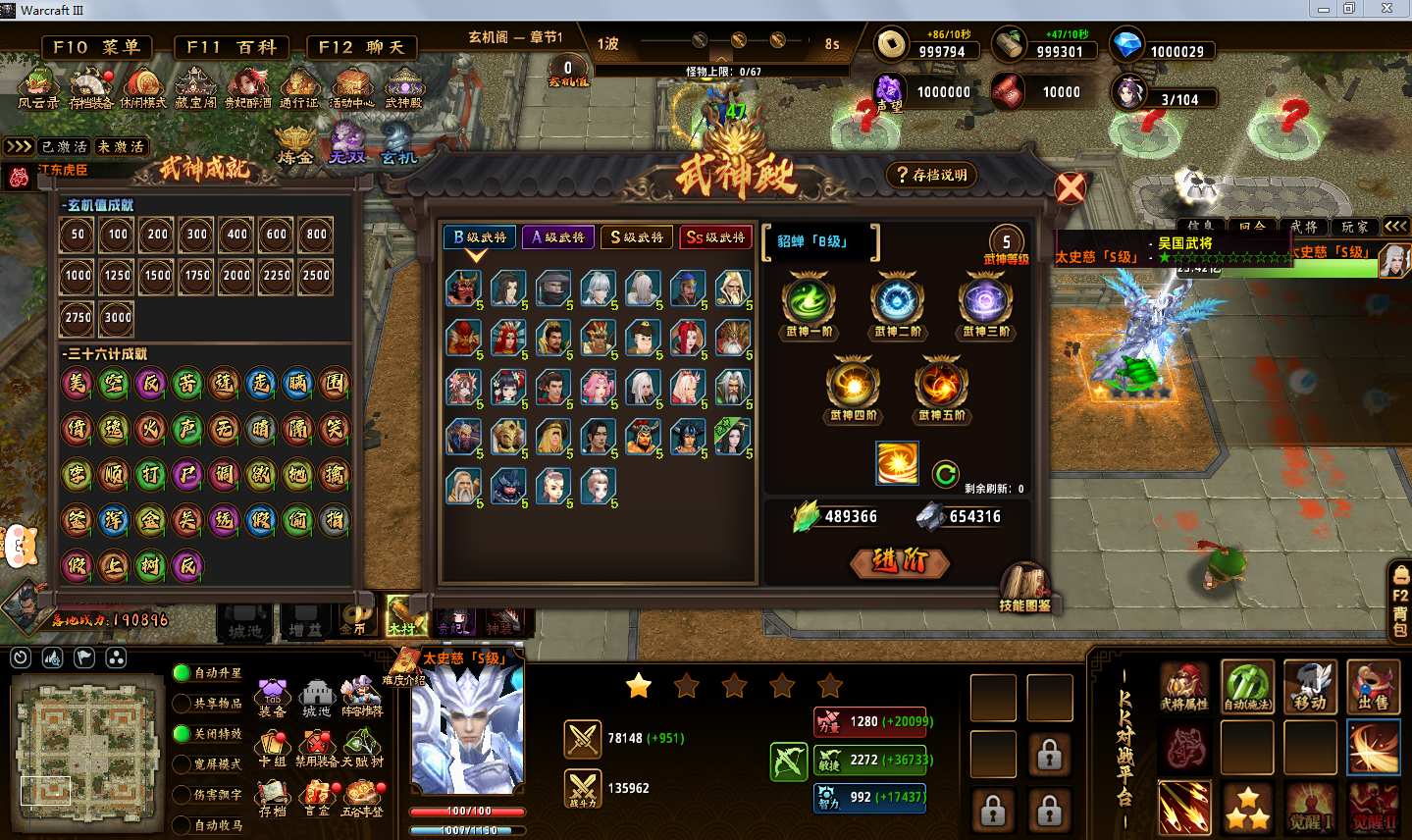Click the 出售 sell command
Viewport: 1412px width, 840px height.
[1373, 686]
